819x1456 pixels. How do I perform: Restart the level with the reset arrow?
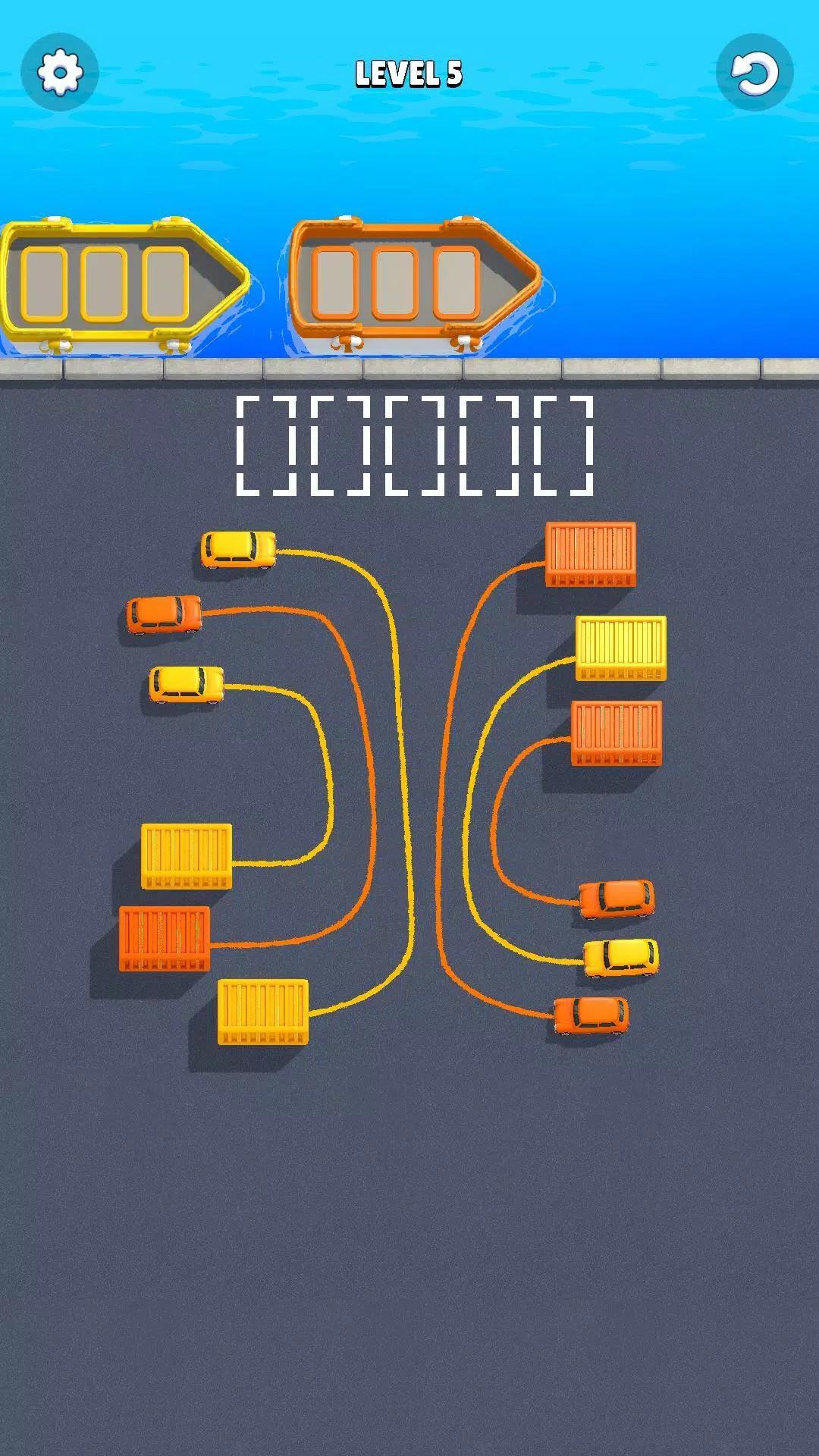(x=754, y=73)
